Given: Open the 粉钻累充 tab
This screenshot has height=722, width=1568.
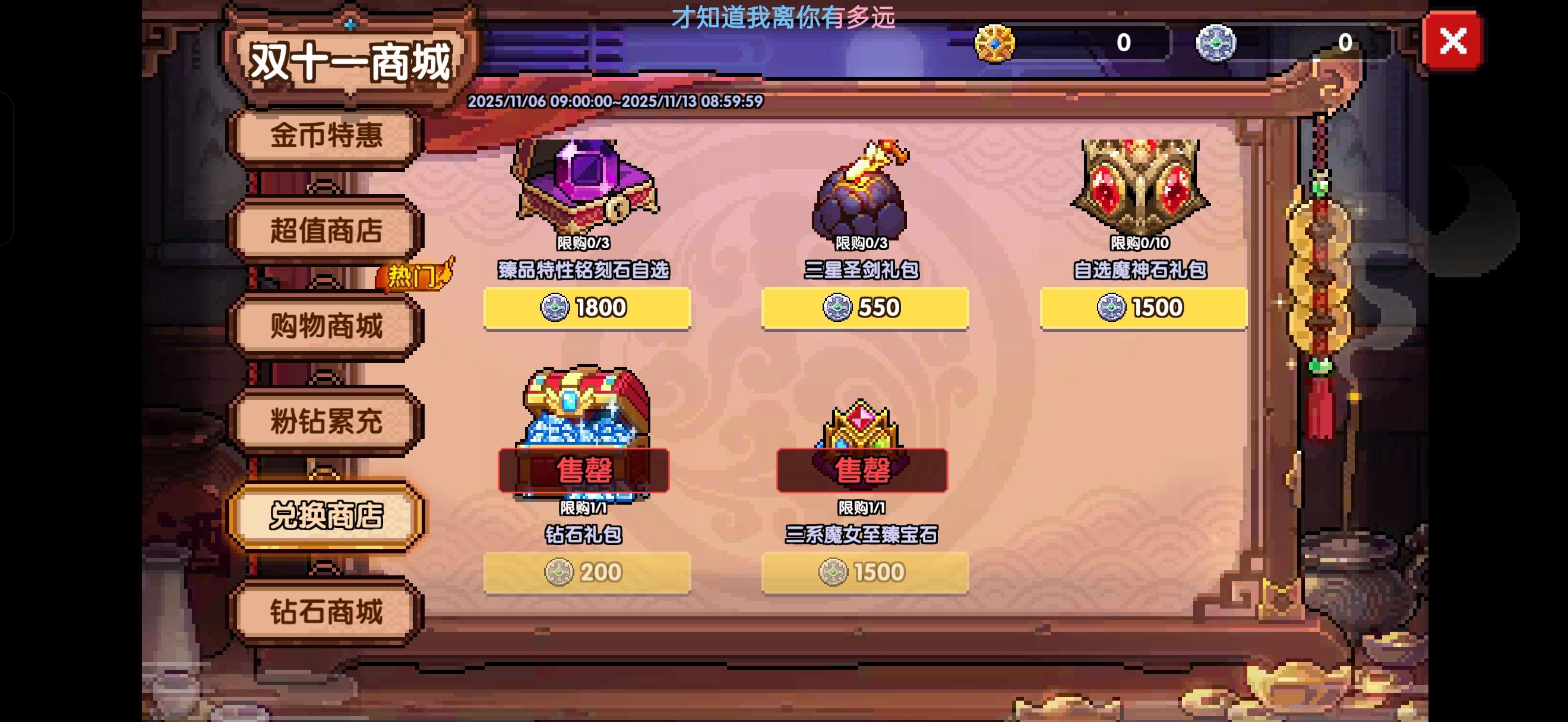Looking at the screenshot, I should coord(326,421).
